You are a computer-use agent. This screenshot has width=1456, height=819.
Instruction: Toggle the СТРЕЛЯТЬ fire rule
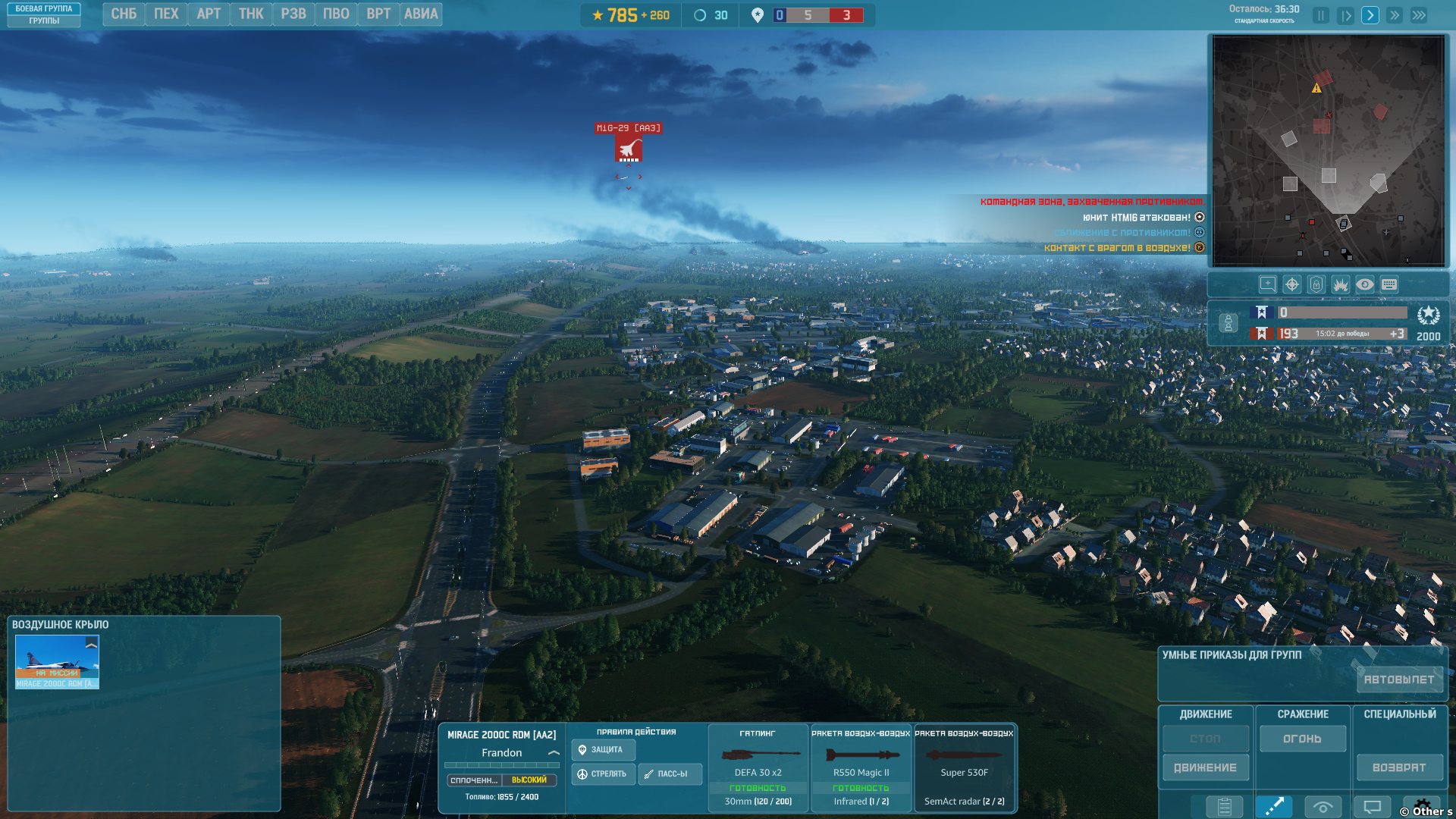[603, 773]
